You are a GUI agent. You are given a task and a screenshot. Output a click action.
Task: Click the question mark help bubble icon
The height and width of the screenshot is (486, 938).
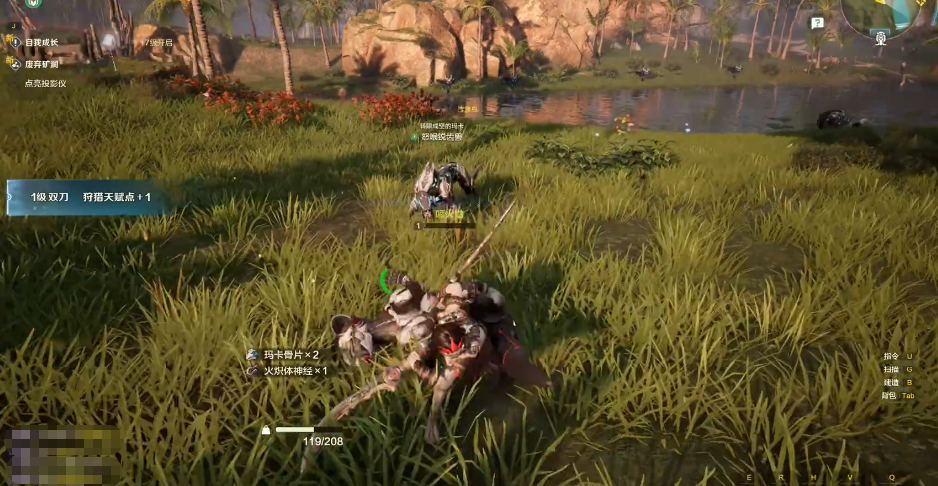point(817,23)
